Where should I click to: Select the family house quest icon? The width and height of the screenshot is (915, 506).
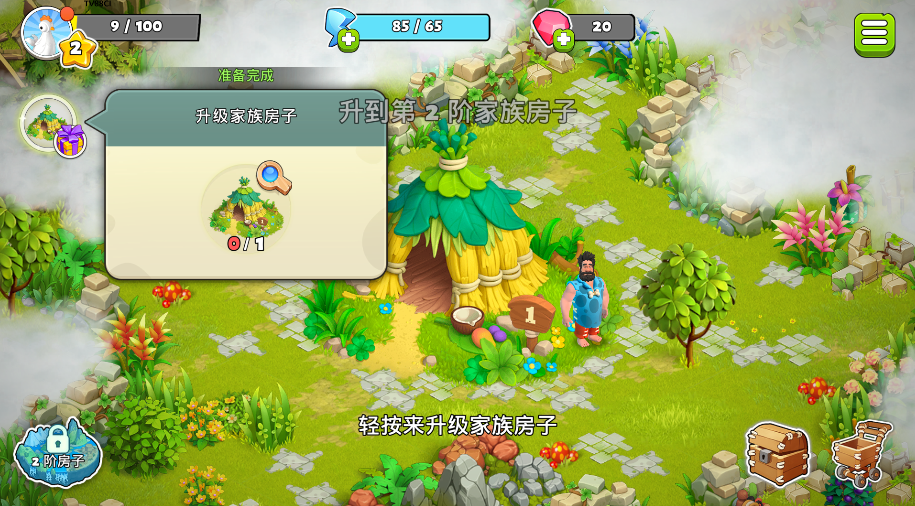point(47,123)
